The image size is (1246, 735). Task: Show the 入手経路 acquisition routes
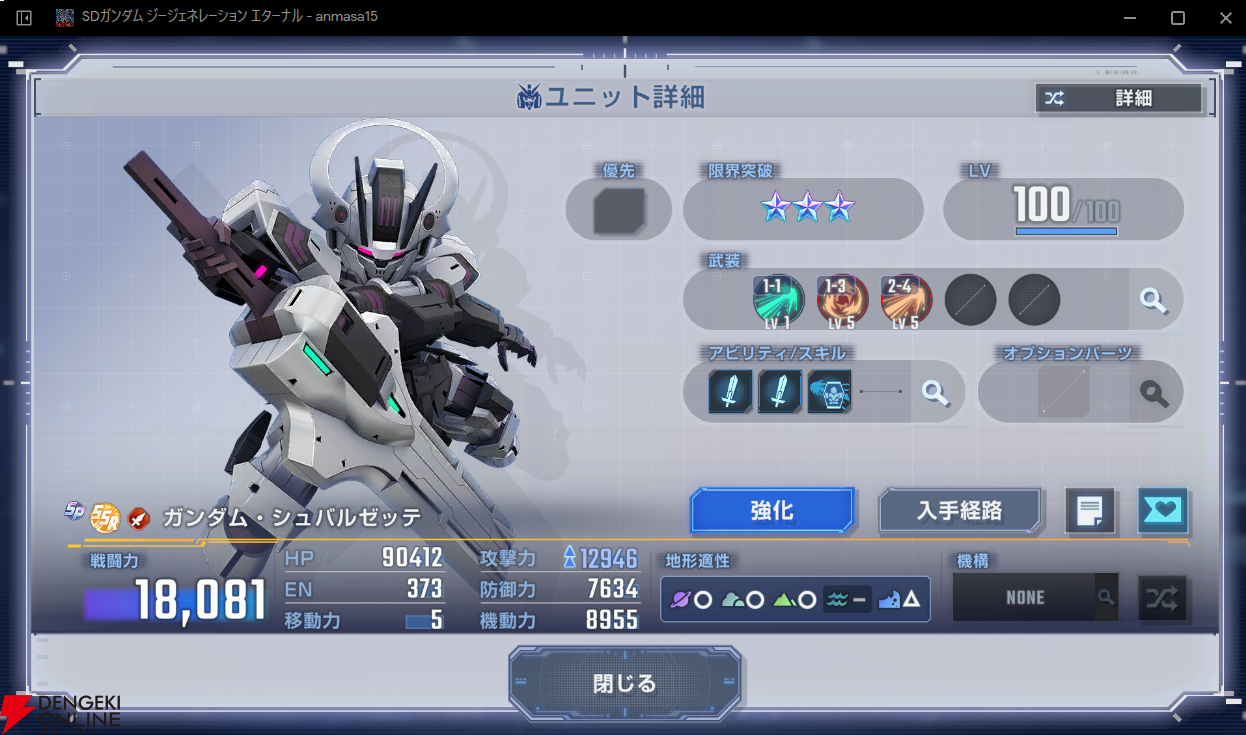coord(960,511)
